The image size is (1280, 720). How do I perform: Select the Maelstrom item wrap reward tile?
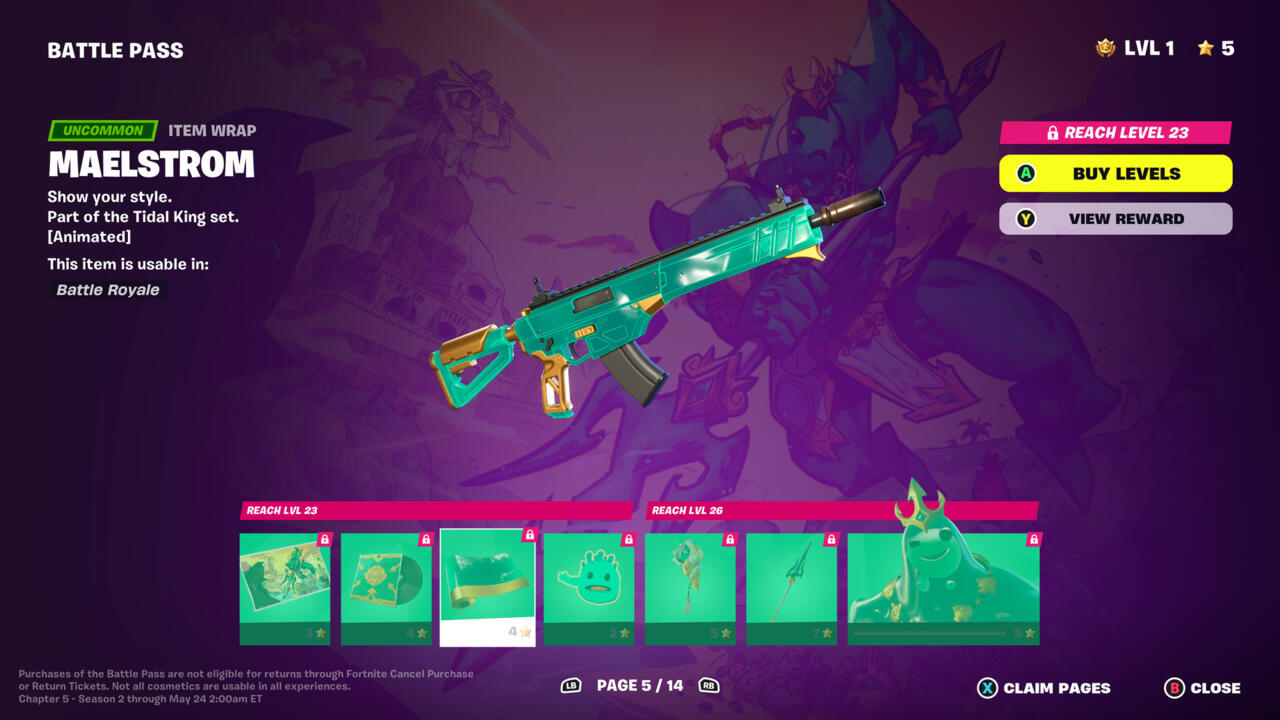pyautogui.click(x=488, y=588)
